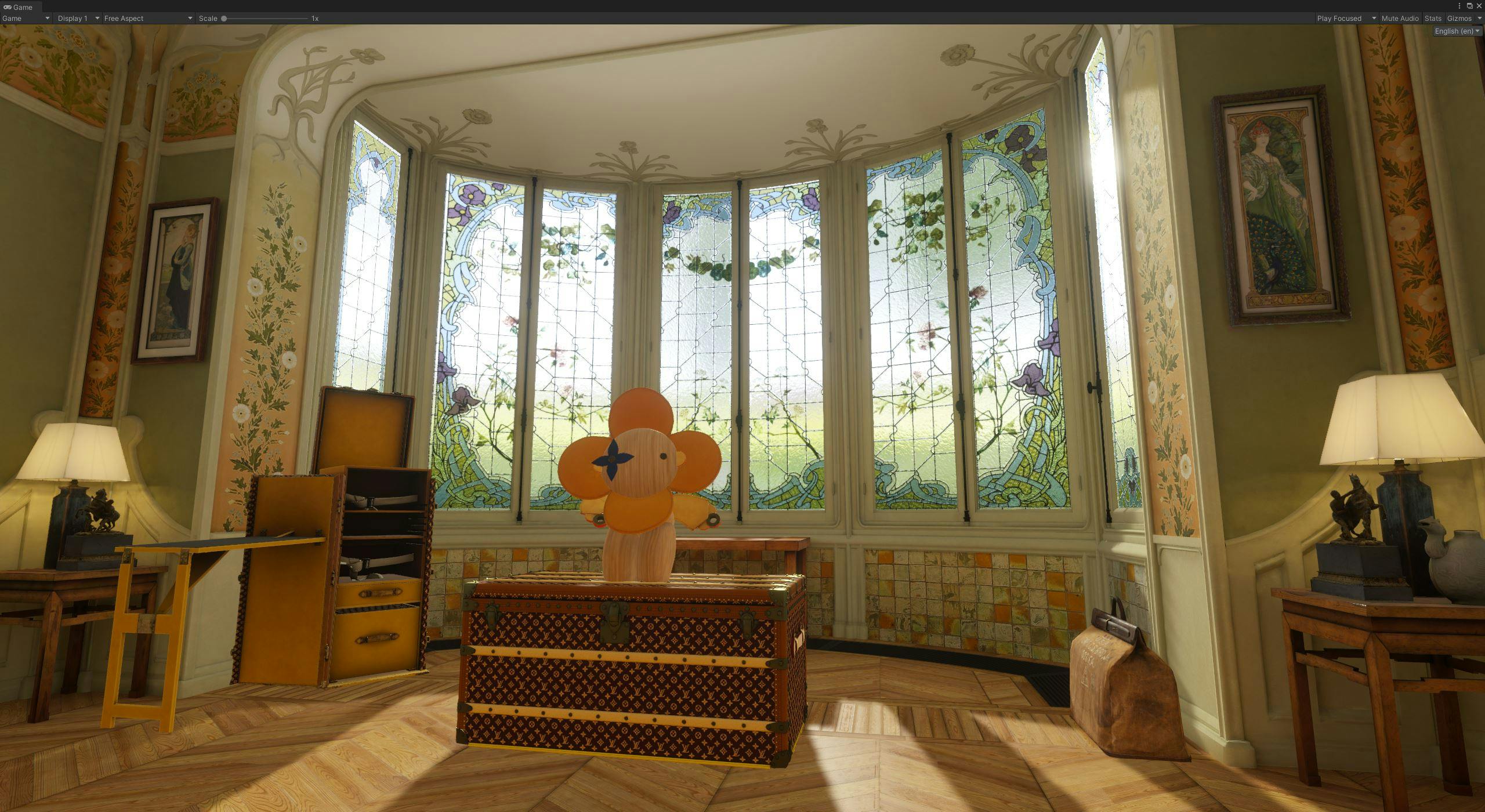Click the maximize panel icon
1485x812 pixels.
[x=1470, y=6]
